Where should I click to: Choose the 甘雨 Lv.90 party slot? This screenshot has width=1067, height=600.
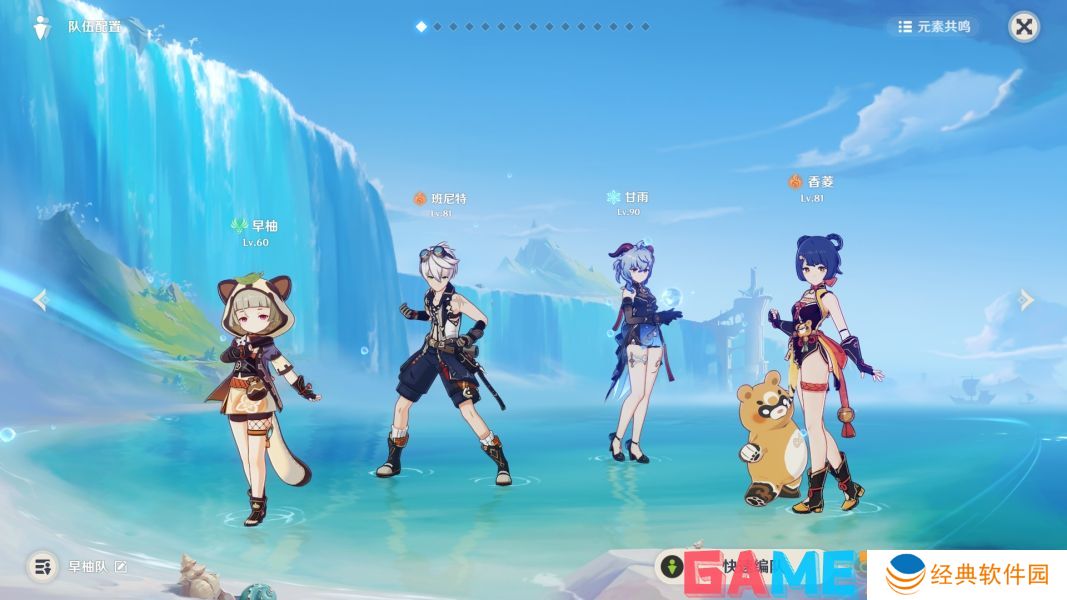click(638, 350)
